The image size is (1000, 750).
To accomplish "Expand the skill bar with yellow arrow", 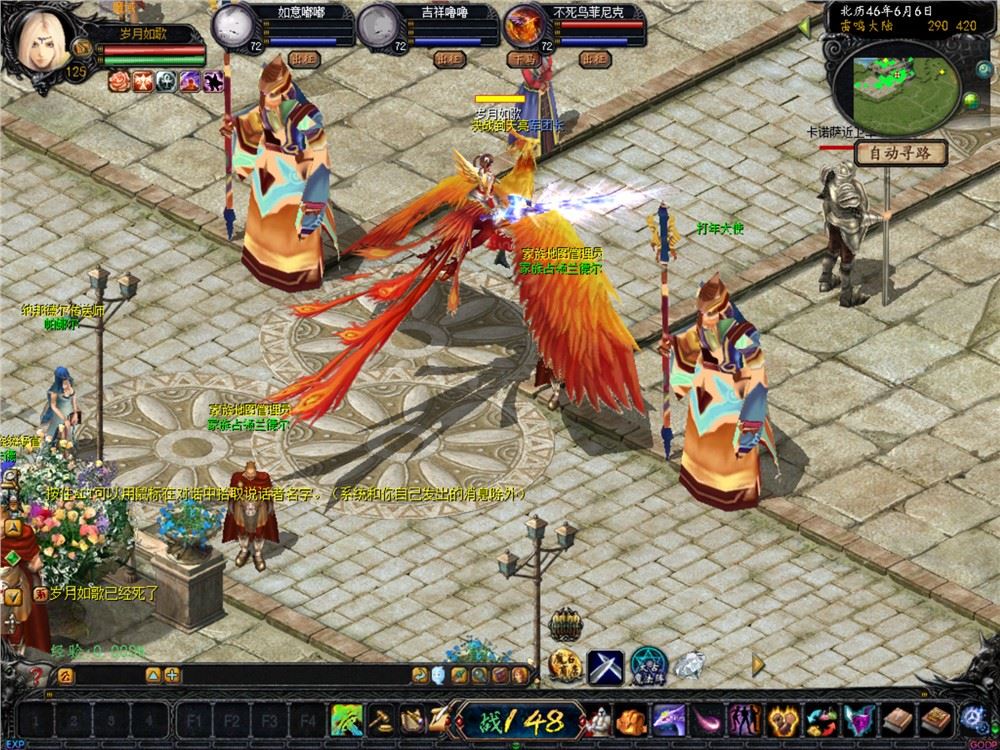I will [759, 663].
